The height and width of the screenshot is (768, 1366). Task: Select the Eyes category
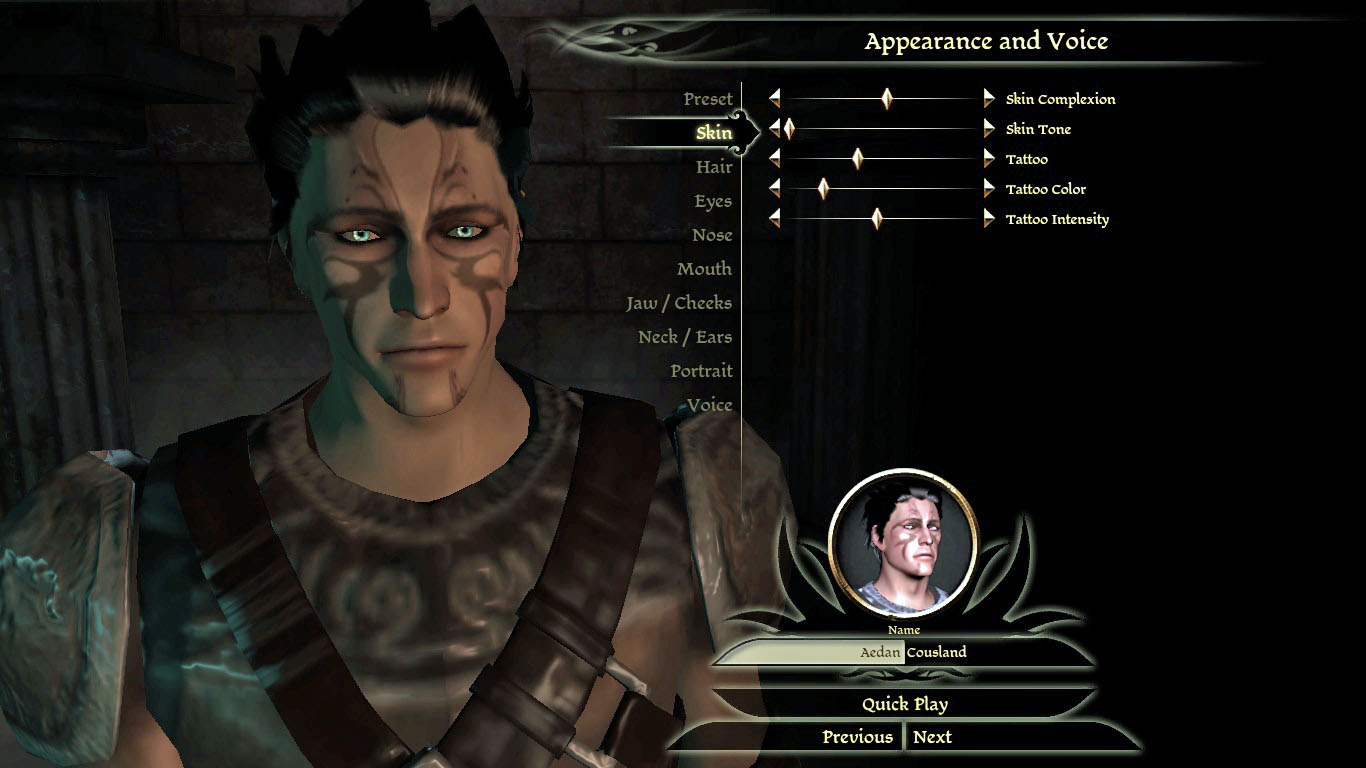(713, 201)
